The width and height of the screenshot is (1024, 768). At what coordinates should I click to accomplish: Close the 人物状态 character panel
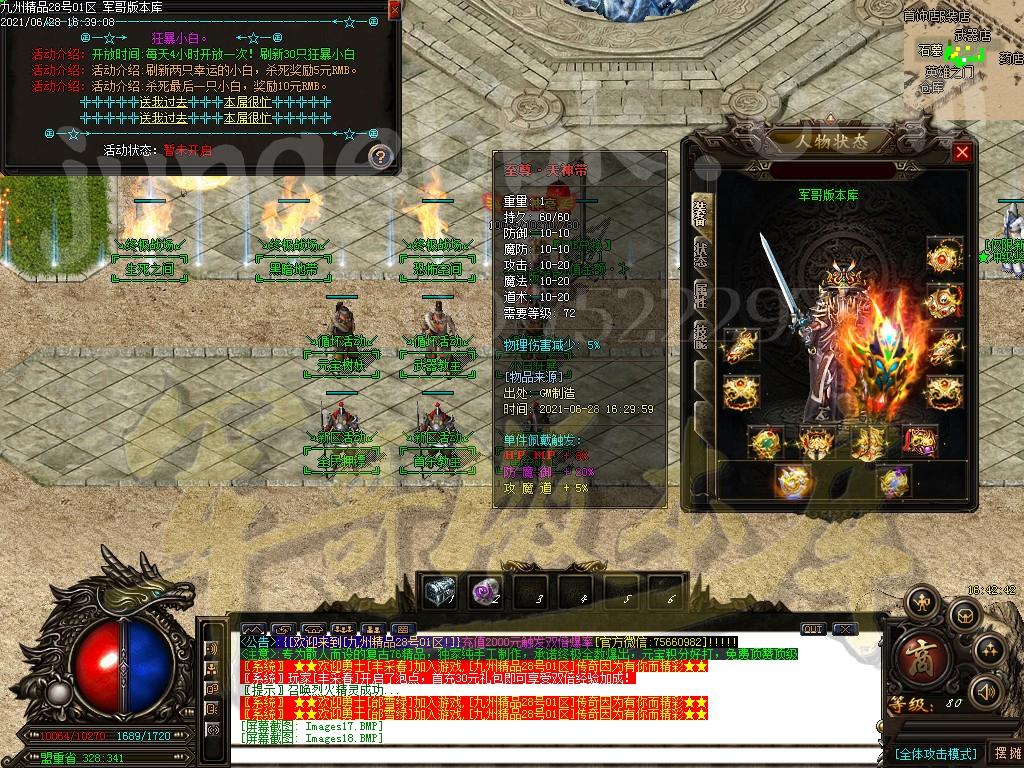(x=962, y=152)
